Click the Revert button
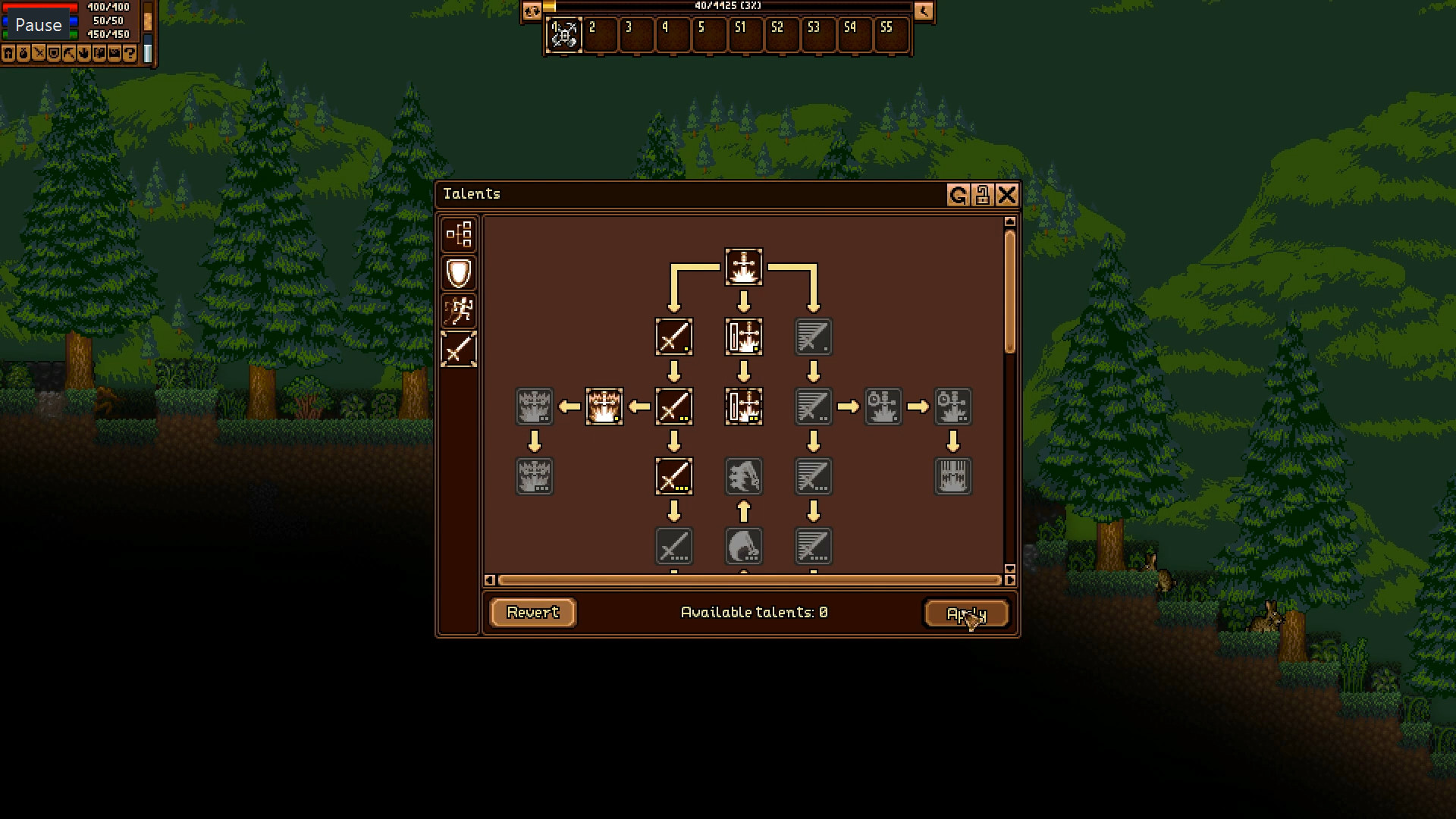Image resolution: width=1456 pixels, height=819 pixels. pyautogui.click(x=532, y=613)
